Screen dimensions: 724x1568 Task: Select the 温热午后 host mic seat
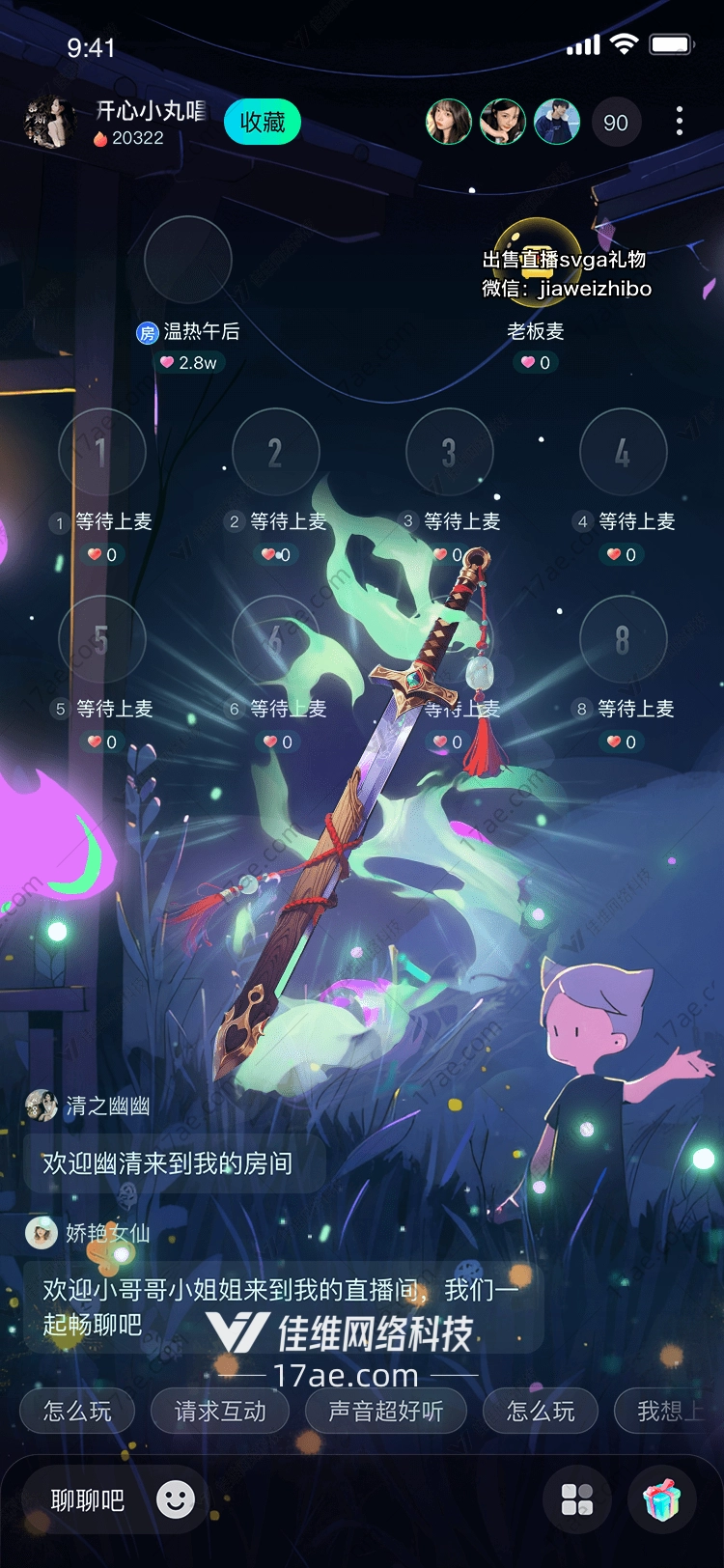point(187,261)
